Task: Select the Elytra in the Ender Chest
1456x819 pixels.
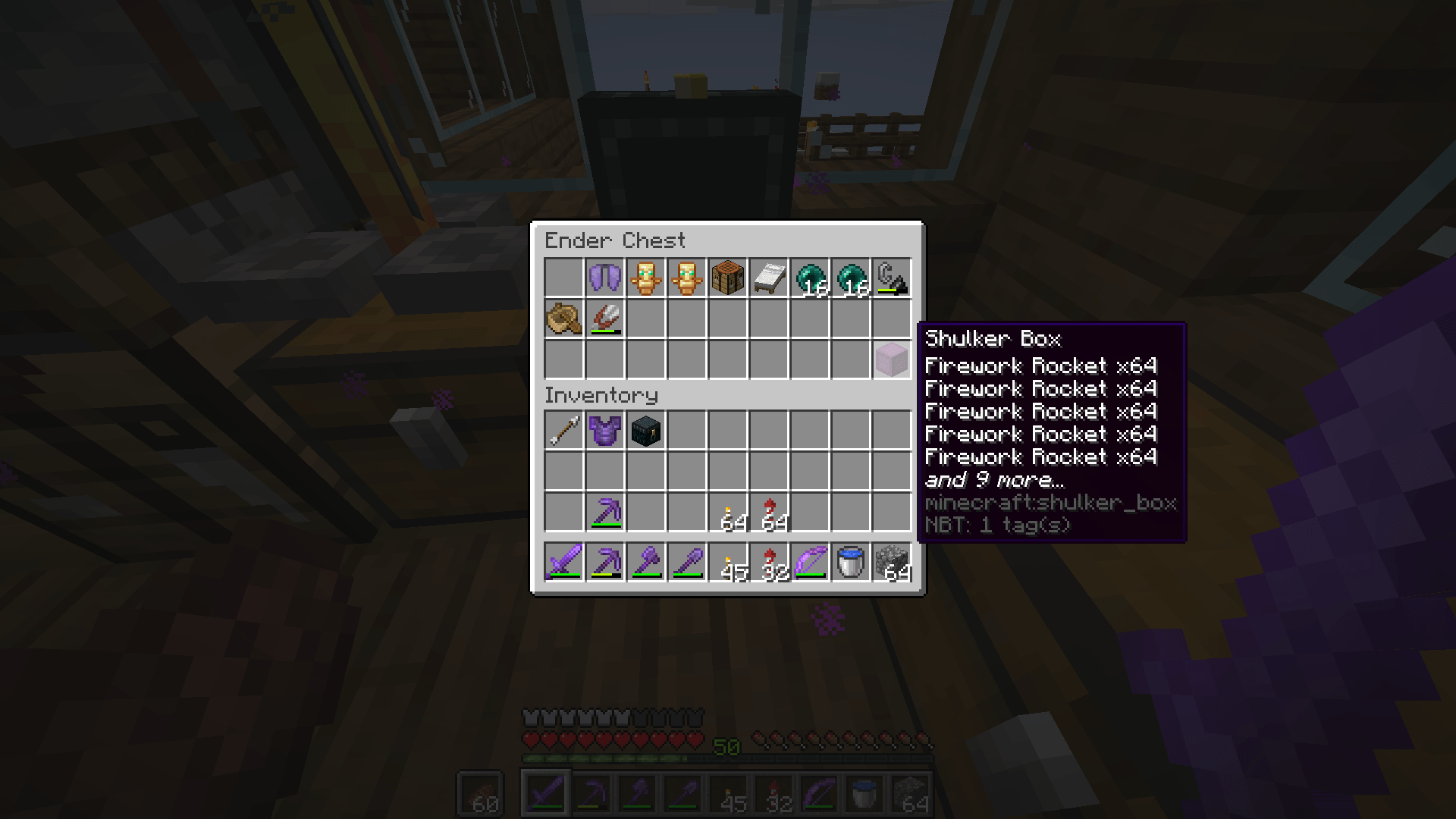Action: (604, 278)
